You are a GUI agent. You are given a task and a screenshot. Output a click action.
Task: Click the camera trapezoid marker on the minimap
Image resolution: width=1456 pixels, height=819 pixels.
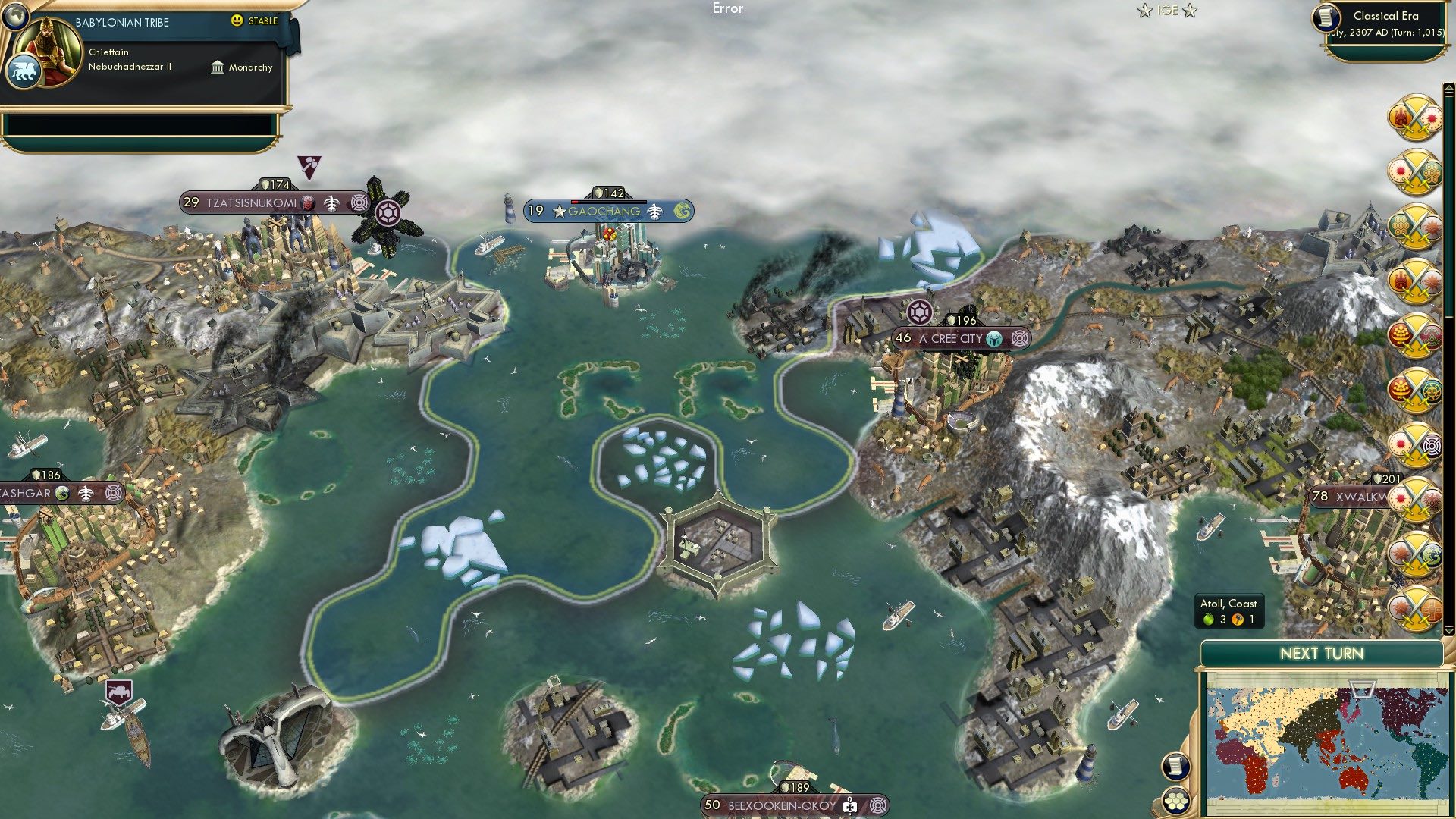click(1363, 690)
